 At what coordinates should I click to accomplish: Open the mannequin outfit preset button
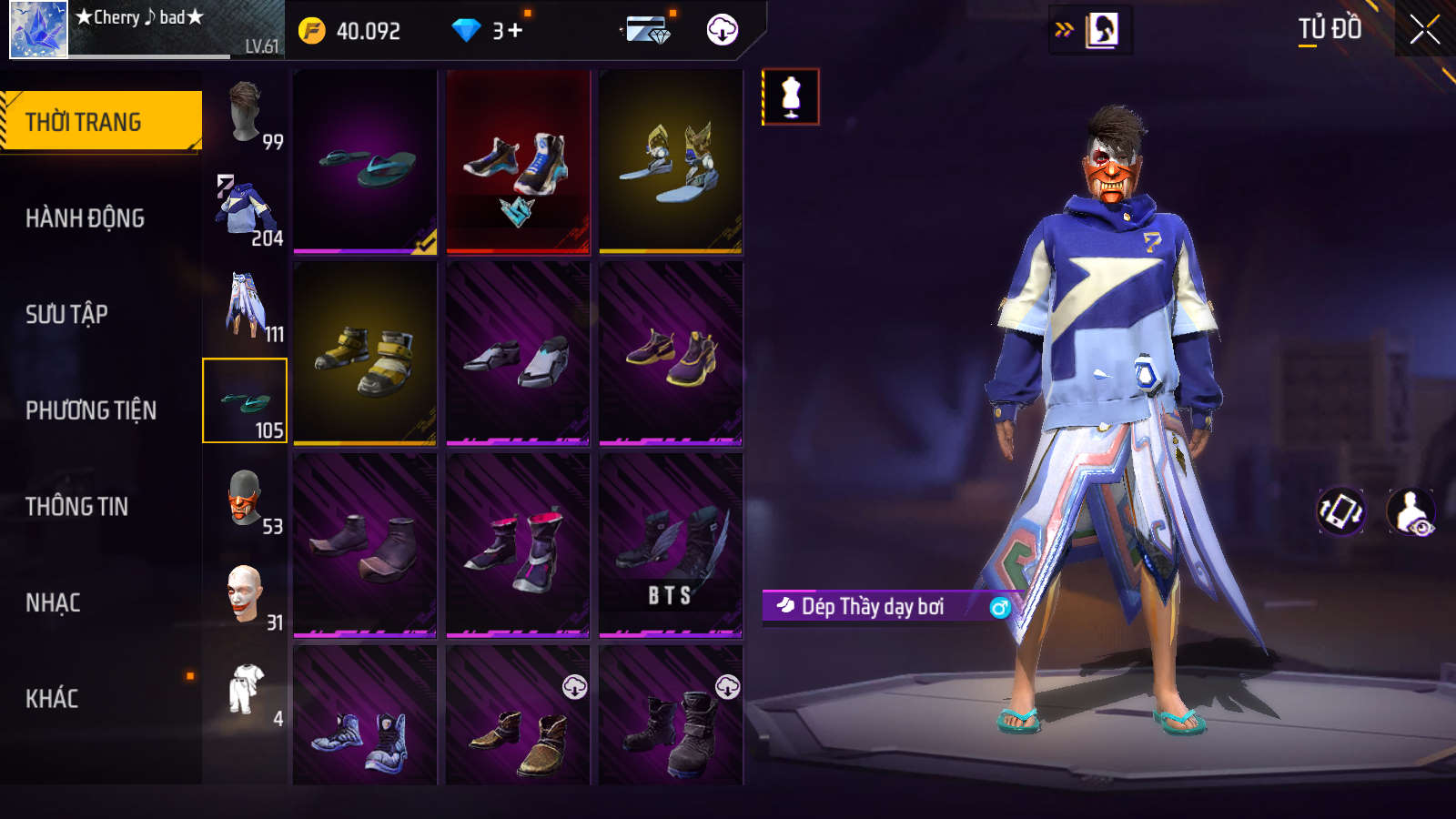(791, 96)
